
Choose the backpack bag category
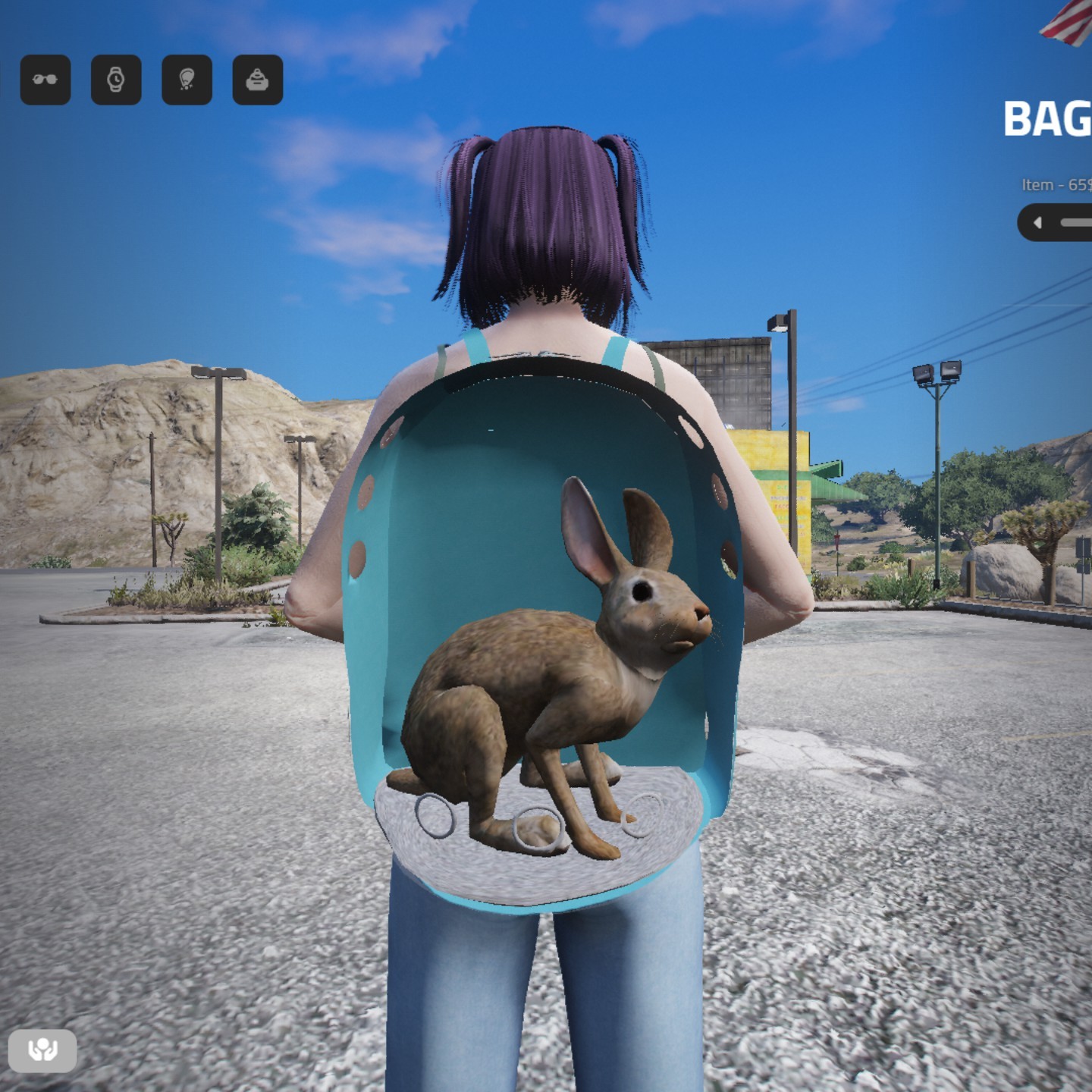258,80
